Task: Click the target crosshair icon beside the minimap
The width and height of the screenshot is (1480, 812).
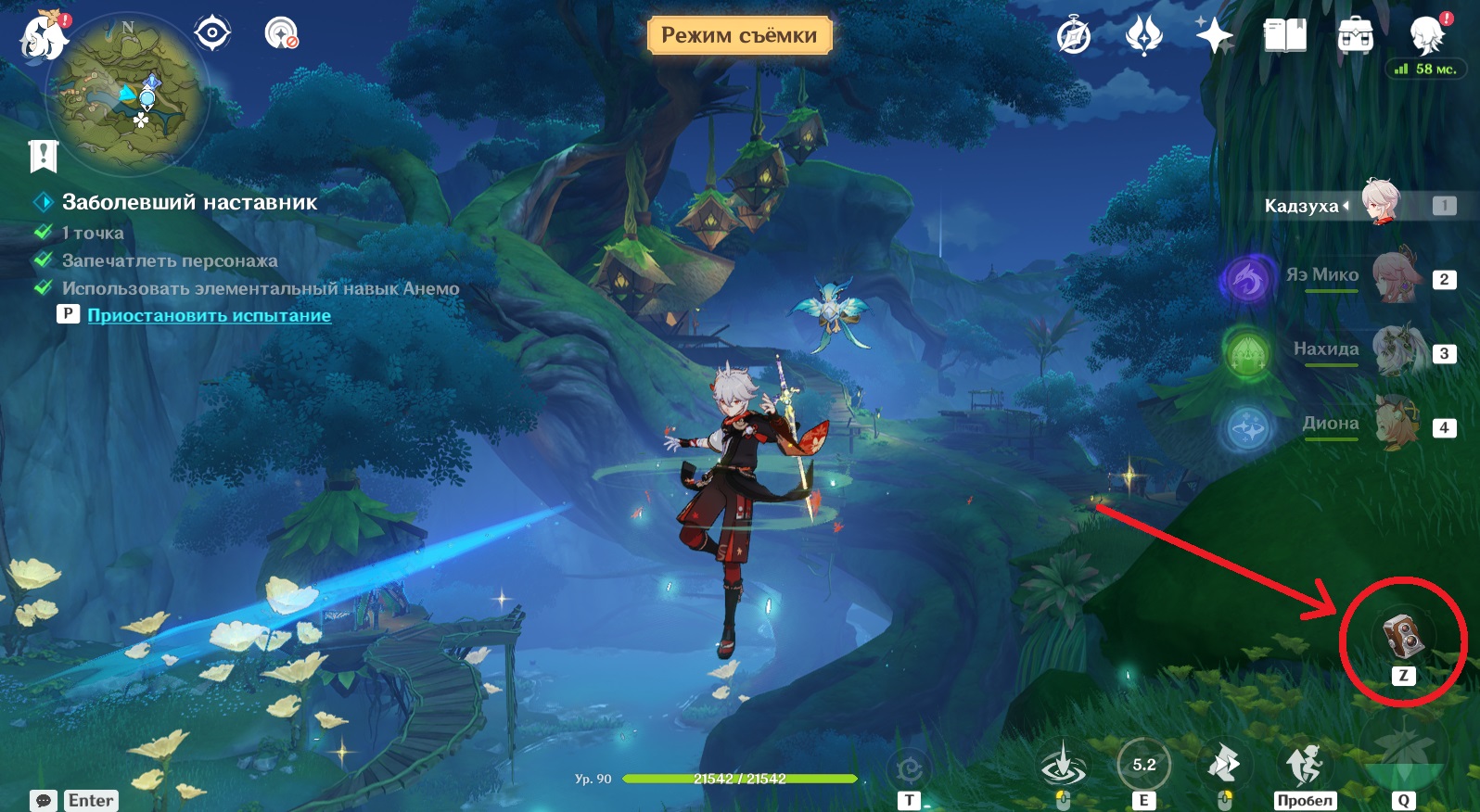Action: [212, 34]
